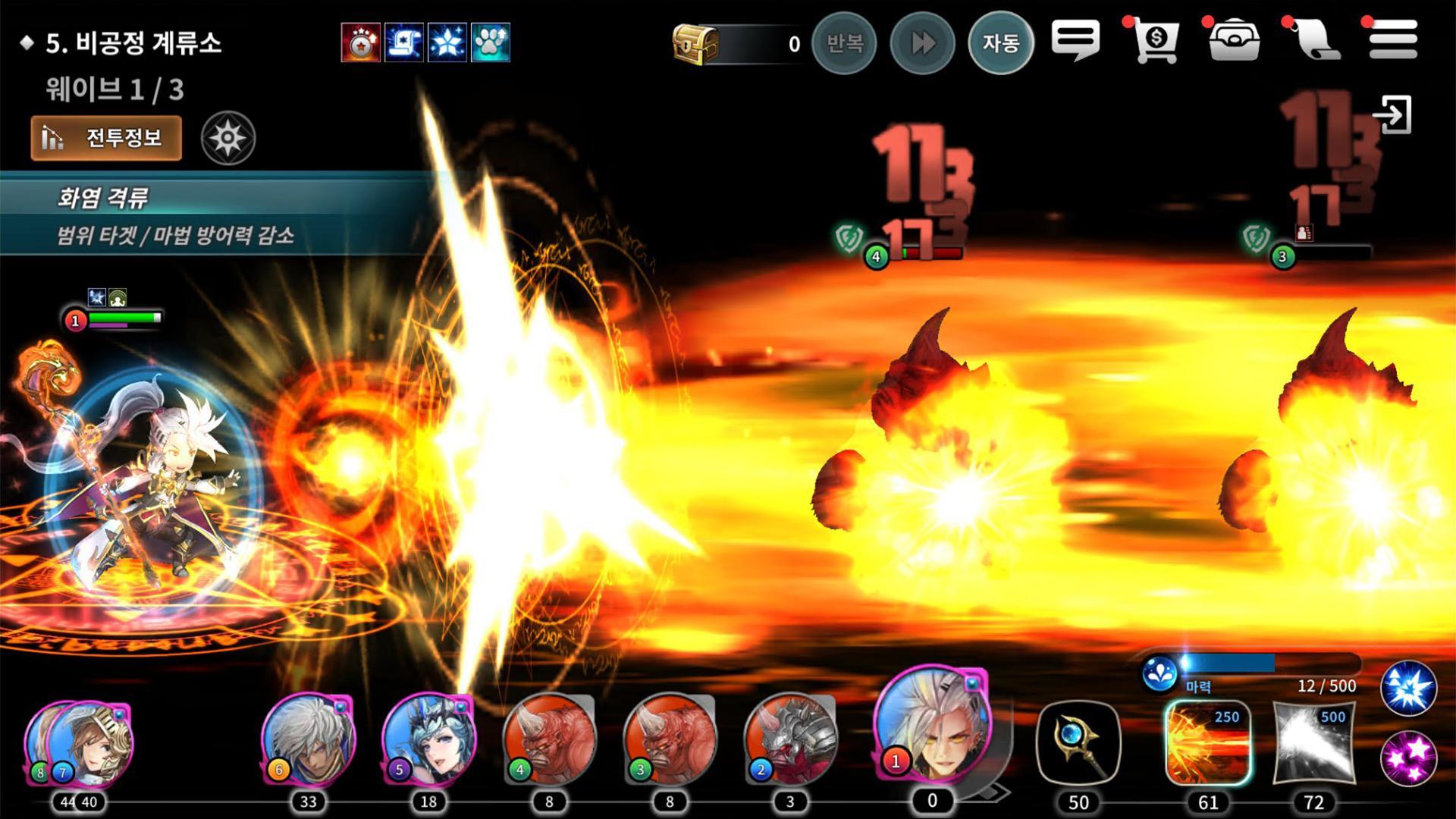Toggle the 반복 repeat button
Image resolution: width=1456 pixels, height=819 pixels.
click(844, 43)
